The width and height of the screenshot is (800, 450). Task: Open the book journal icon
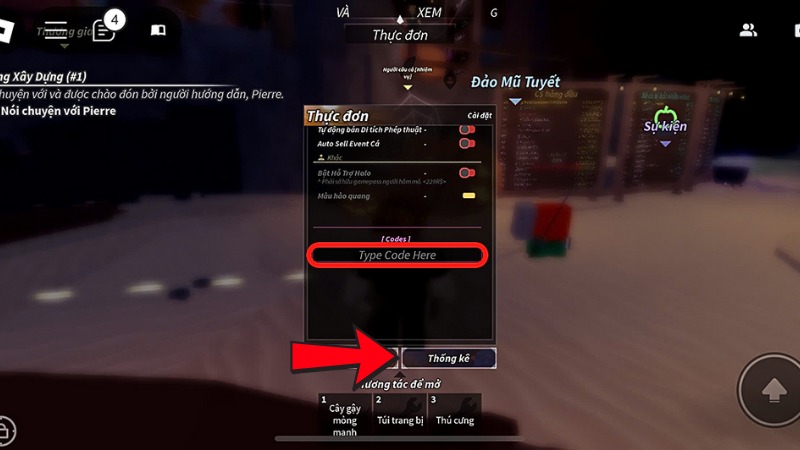[x=158, y=30]
